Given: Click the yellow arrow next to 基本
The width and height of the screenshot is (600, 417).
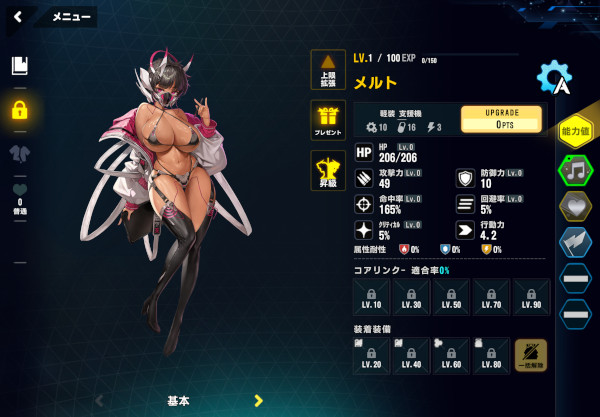Looking at the screenshot, I should click(x=258, y=401).
